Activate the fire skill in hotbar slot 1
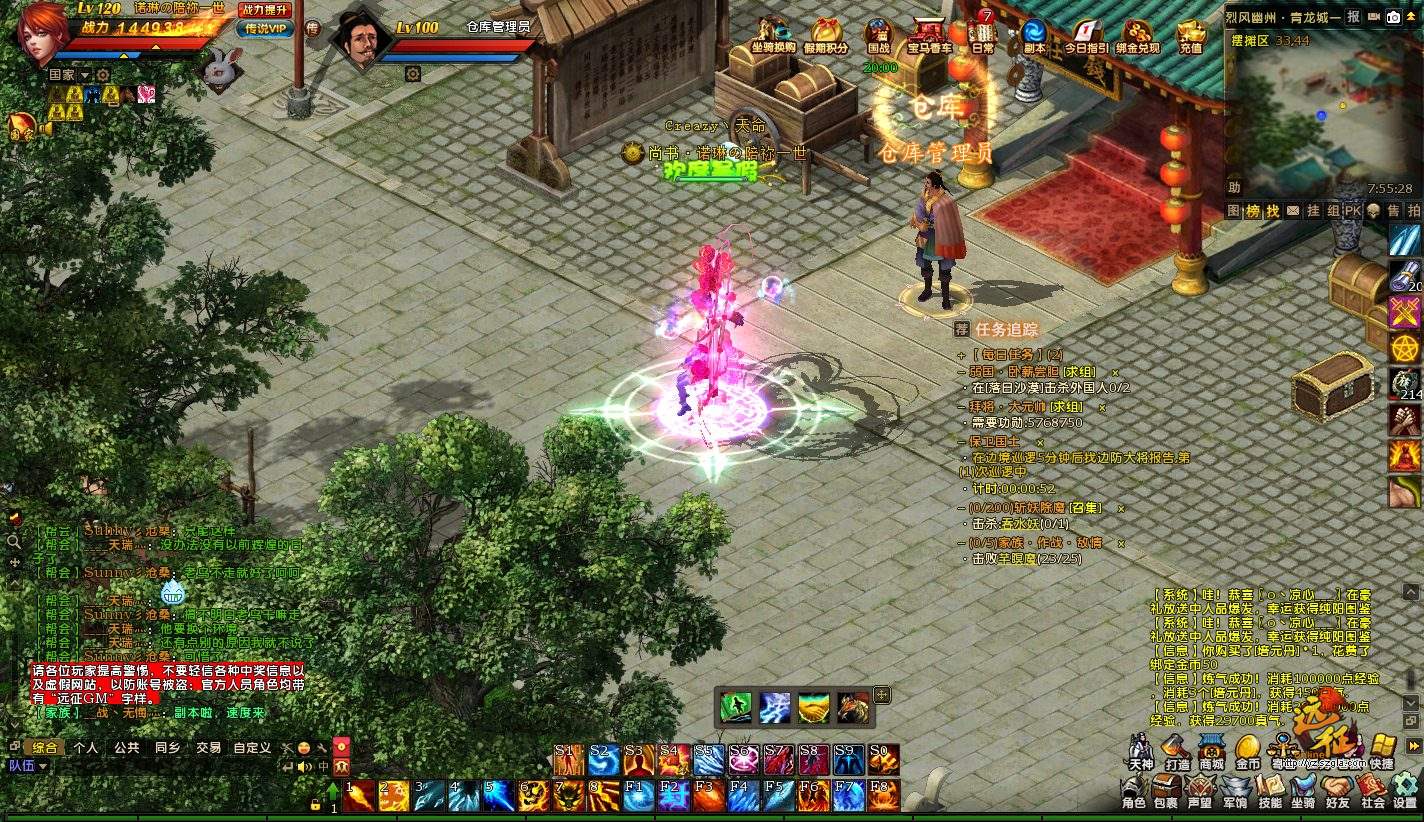Screen dimensions: 1424x822 pyautogui.click(x=359, y=796)
